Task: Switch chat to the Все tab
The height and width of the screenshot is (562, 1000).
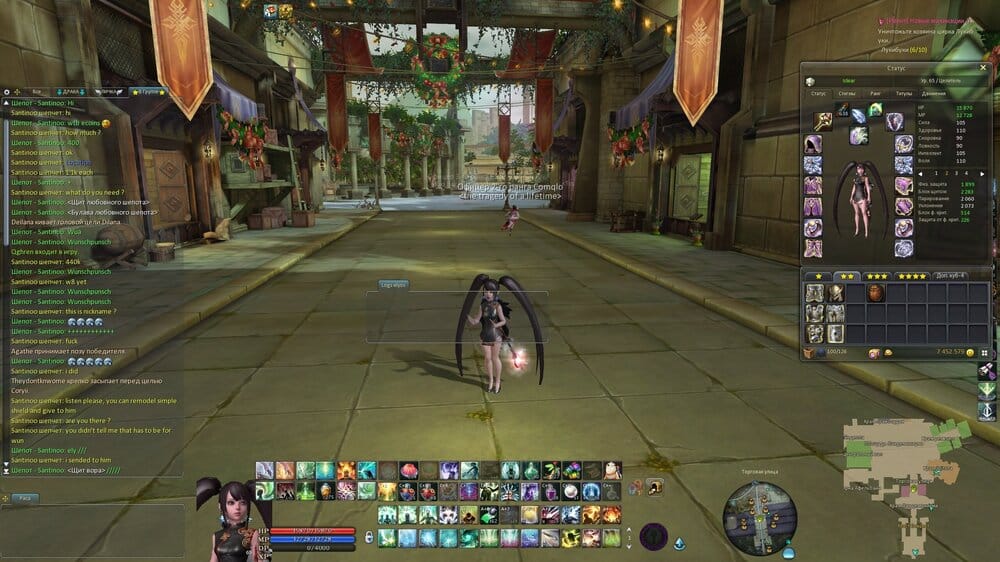Action: 36,91
